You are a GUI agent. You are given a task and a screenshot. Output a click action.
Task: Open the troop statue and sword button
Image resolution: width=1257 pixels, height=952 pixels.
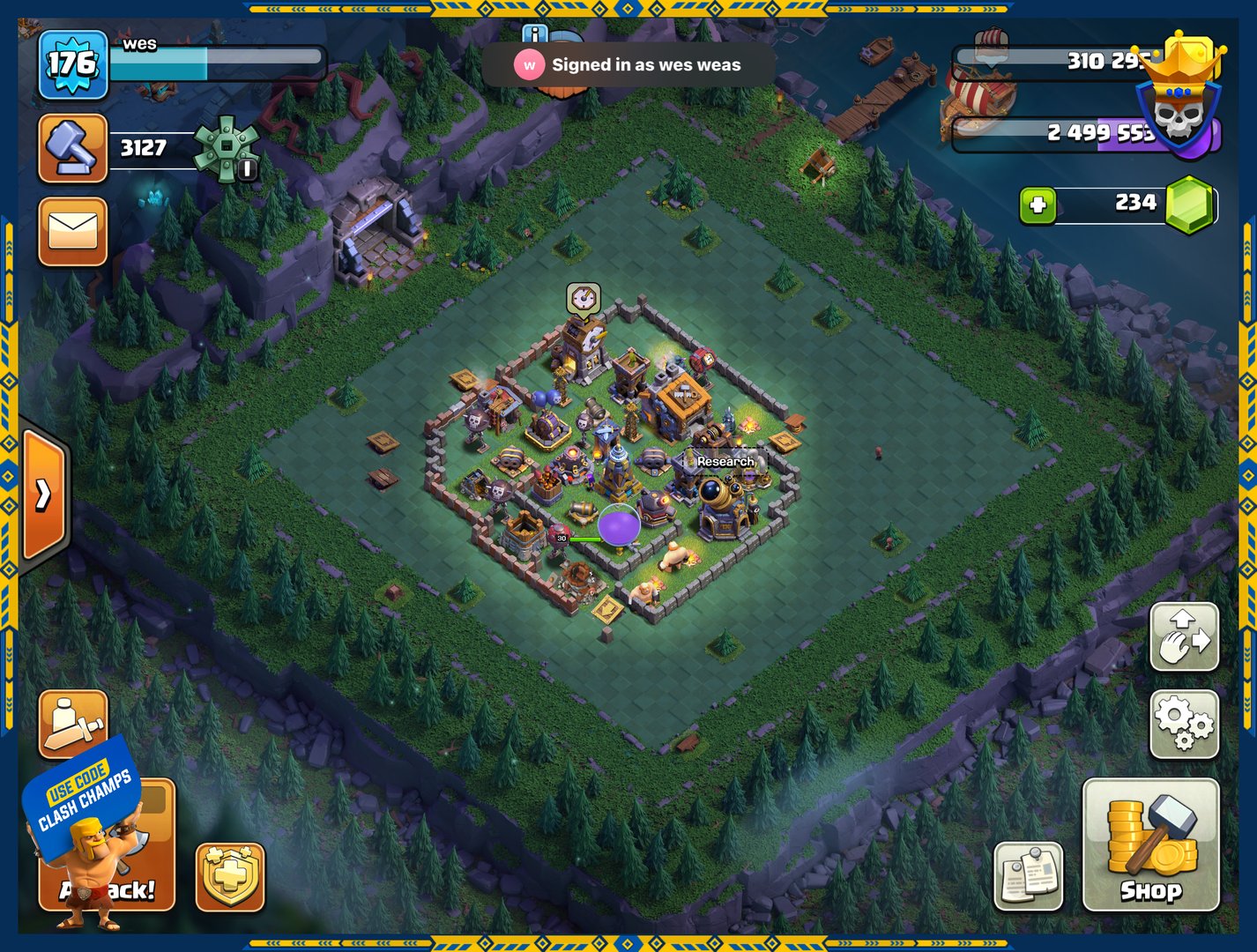(72, 722)
